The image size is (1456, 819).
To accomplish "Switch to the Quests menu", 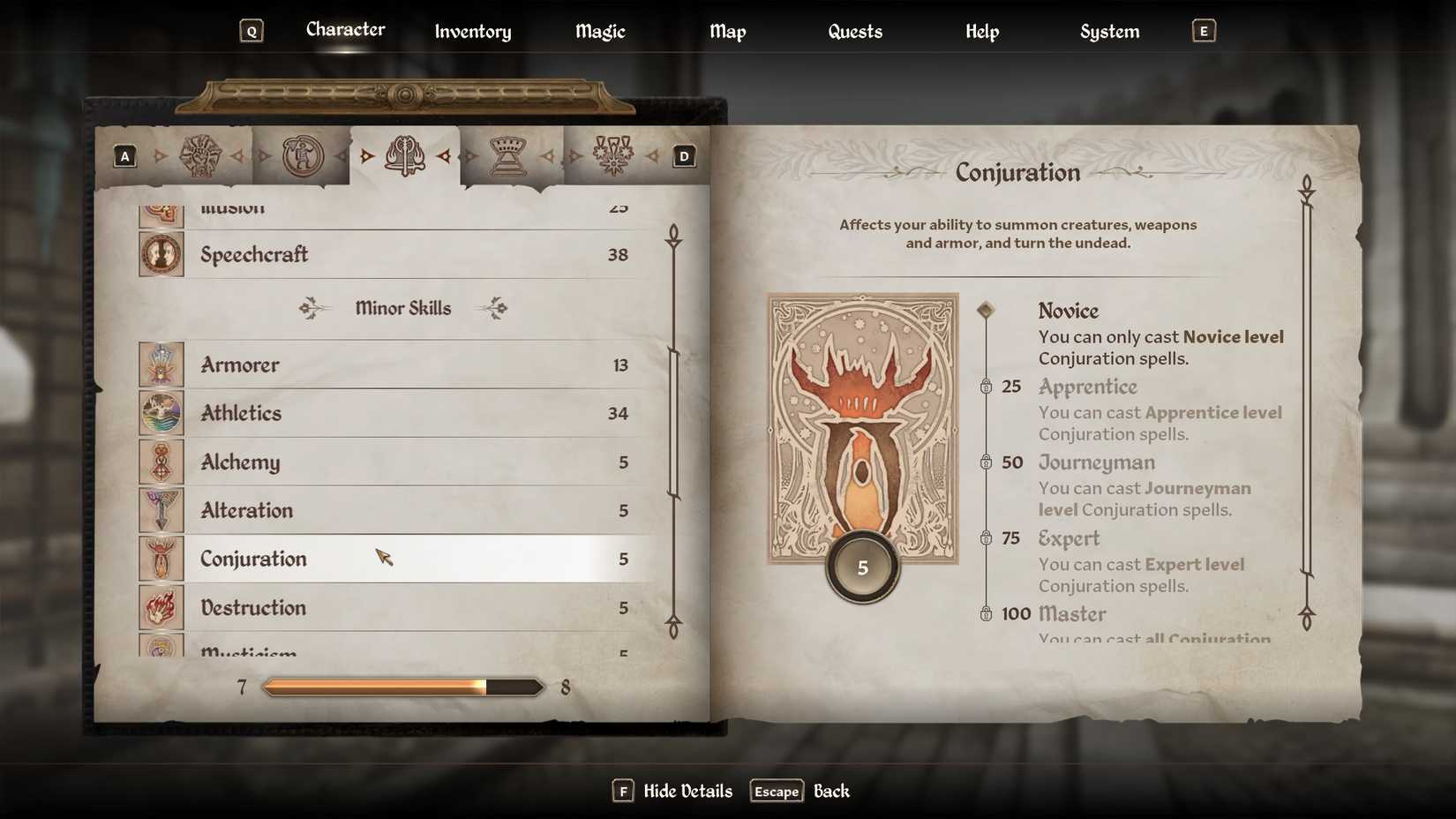I will pyautogui.click(x=854, y=31).
